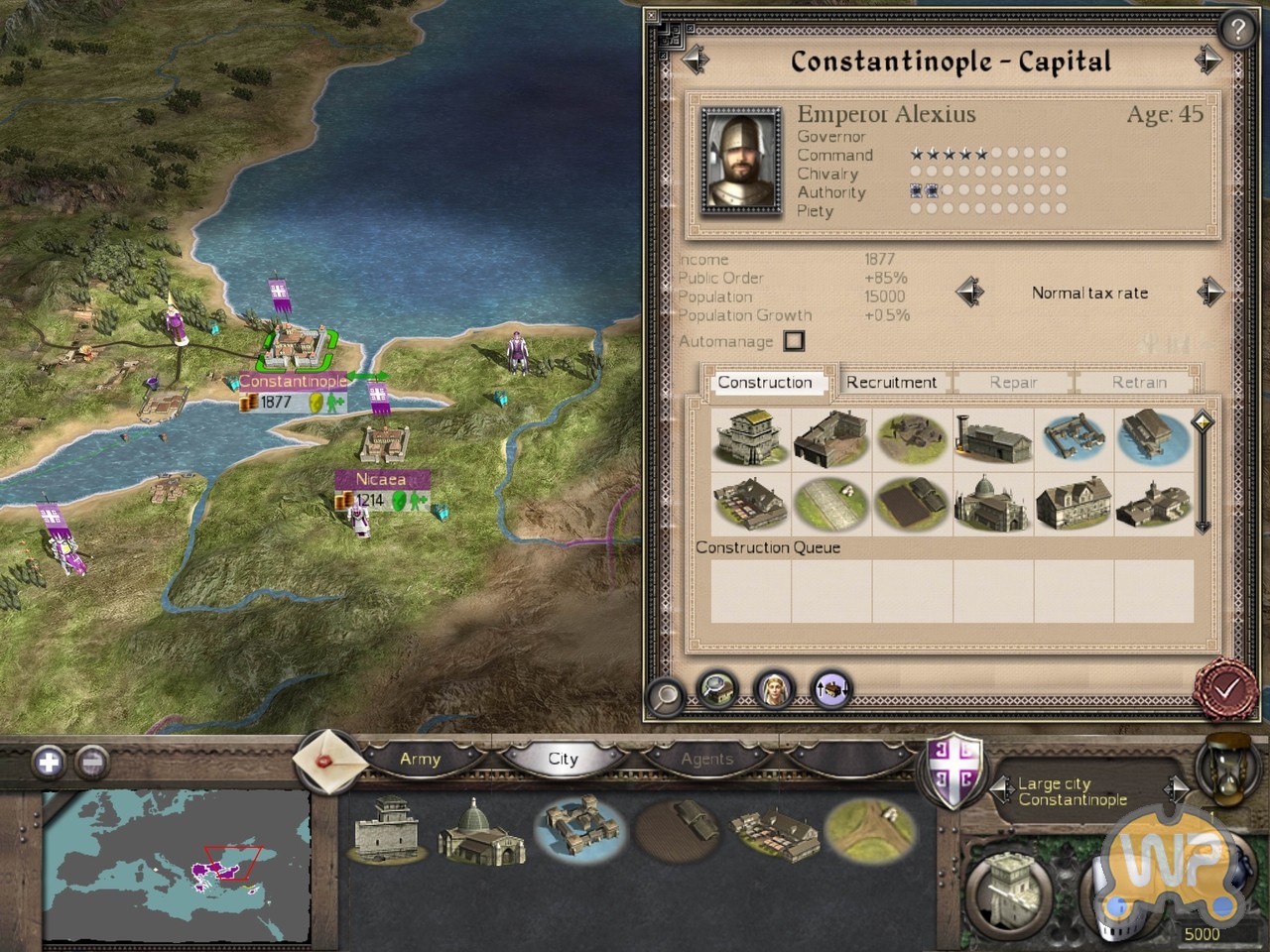The width and height of the screenshot is (1270, 952).
Task: Switch to the Construction tab
Action: pos(765,382)
